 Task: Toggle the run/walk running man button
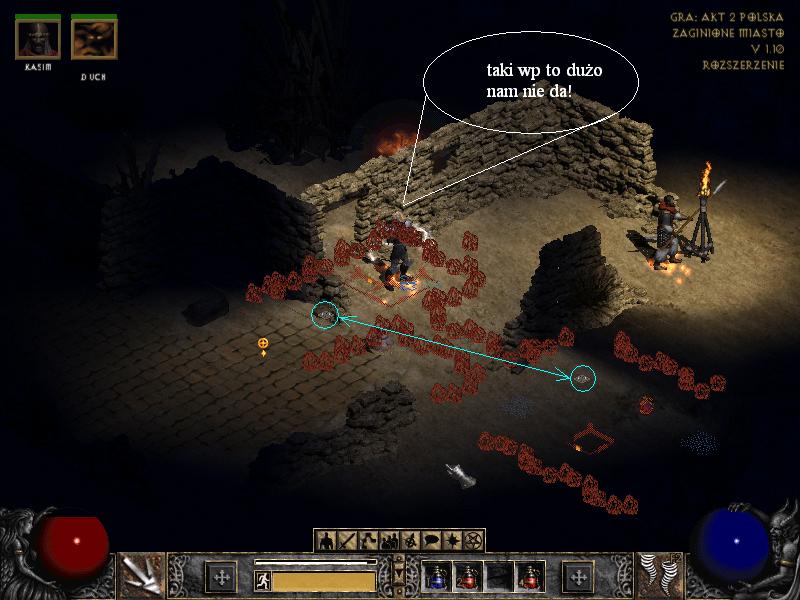click(x=263, y=580)
